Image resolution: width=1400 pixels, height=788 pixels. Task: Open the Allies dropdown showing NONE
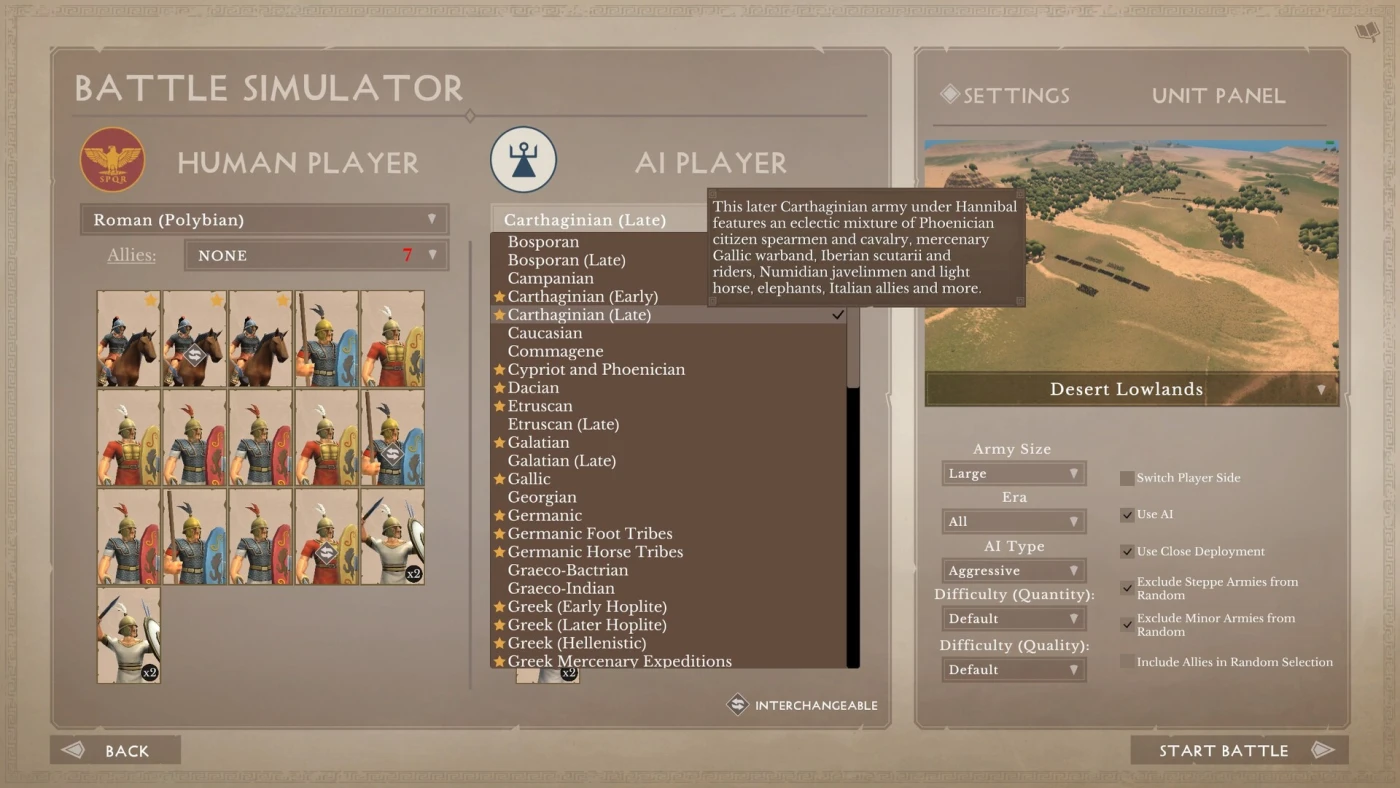[316, 256]
